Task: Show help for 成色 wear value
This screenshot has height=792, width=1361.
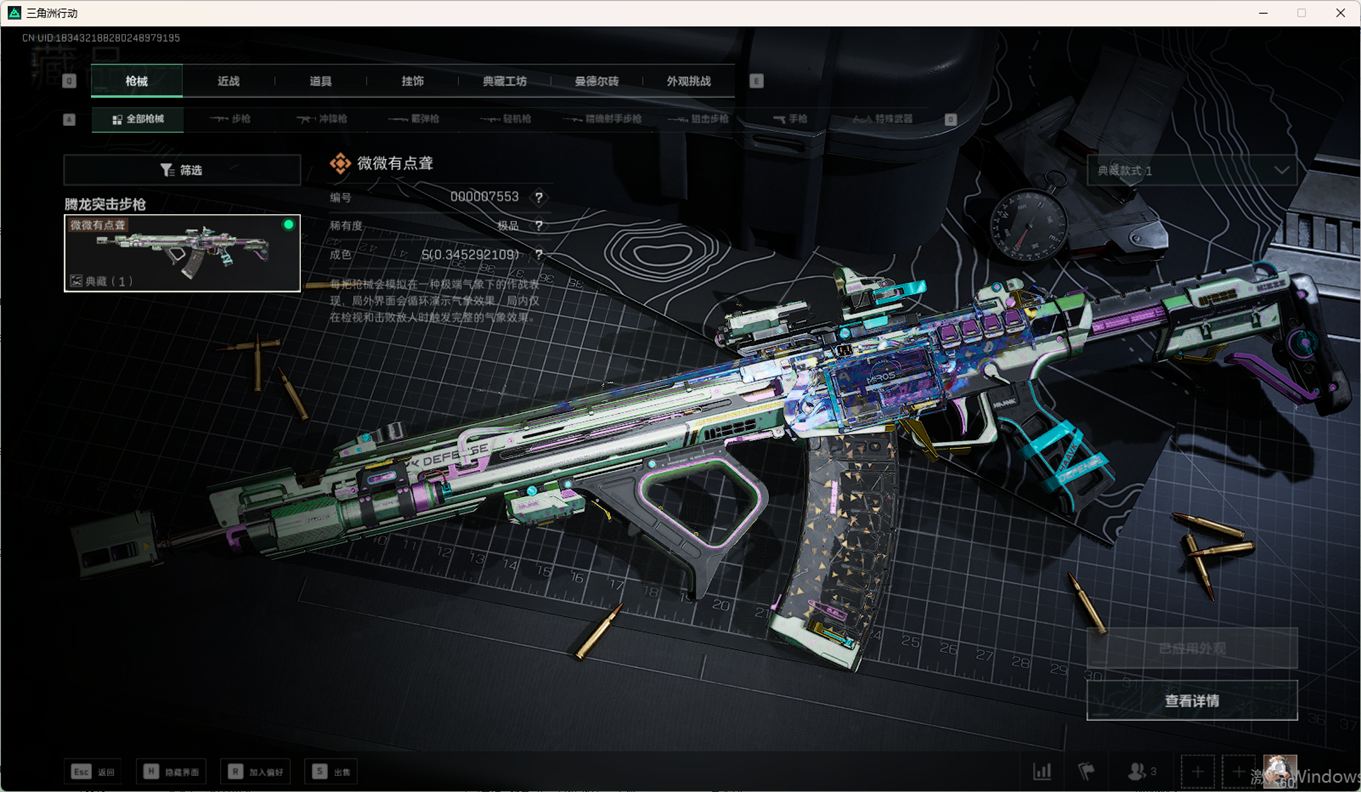Action: (x=539, y=255)
